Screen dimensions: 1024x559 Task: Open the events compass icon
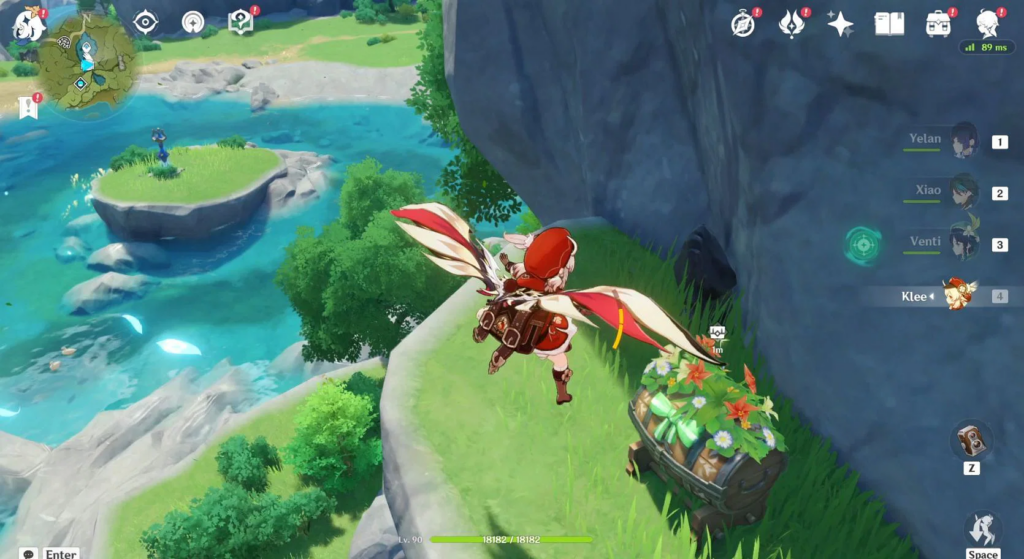pos(743,23)
